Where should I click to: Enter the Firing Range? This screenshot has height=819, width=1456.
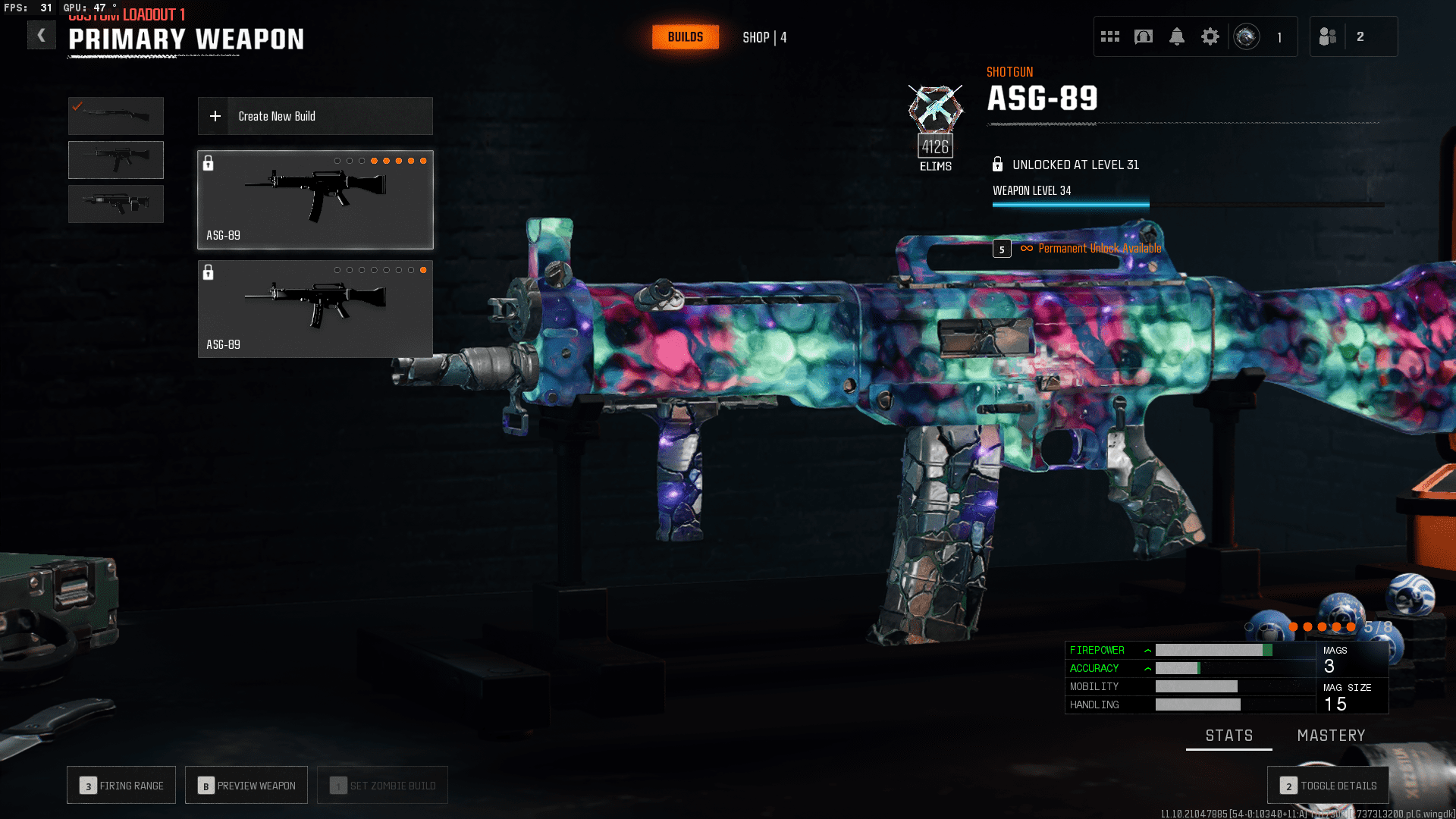click(x=121, y=786)
